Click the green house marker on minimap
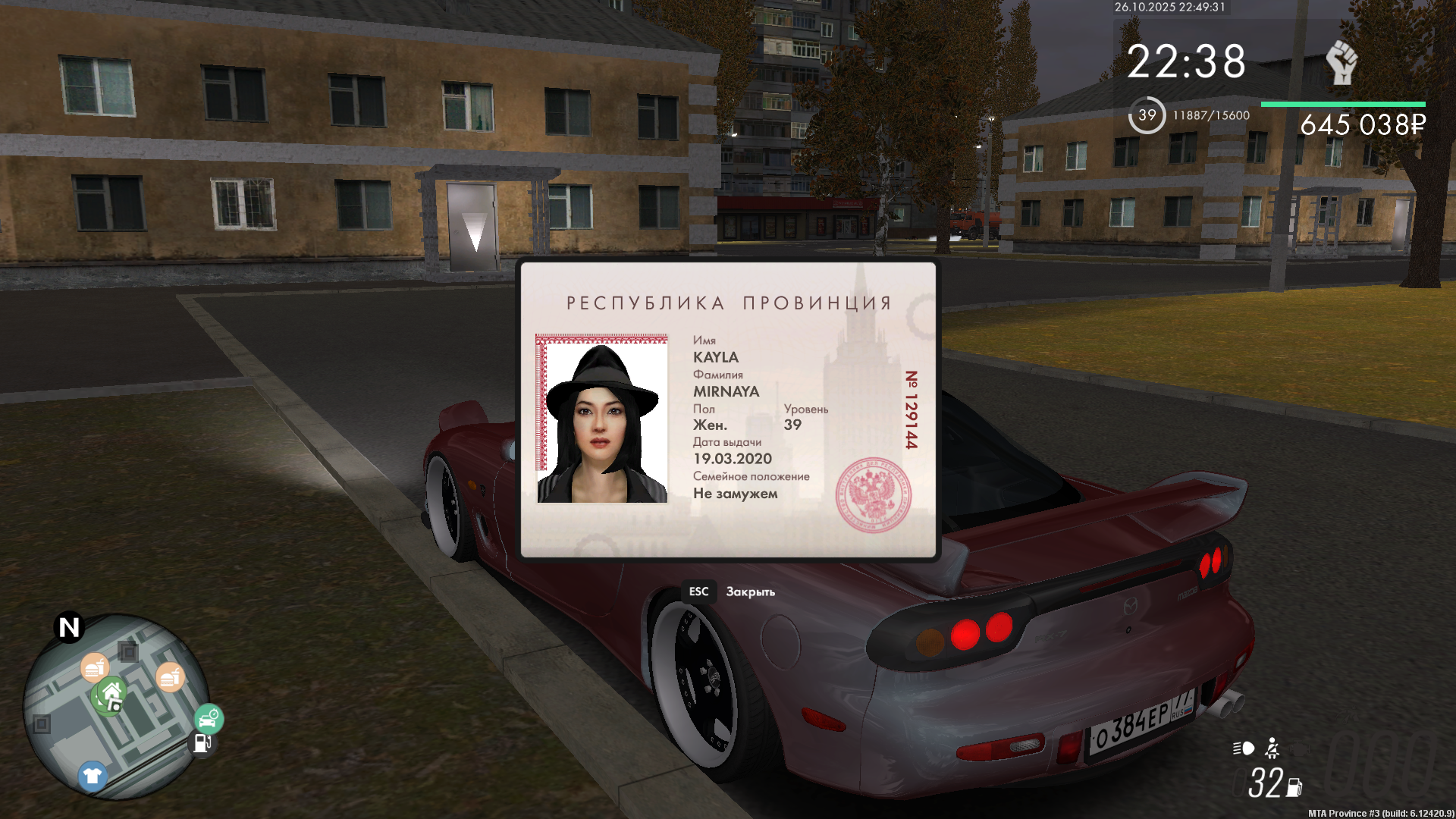Image resolution: width=1456 pixels, height=819 pixels. pos(111,694)
